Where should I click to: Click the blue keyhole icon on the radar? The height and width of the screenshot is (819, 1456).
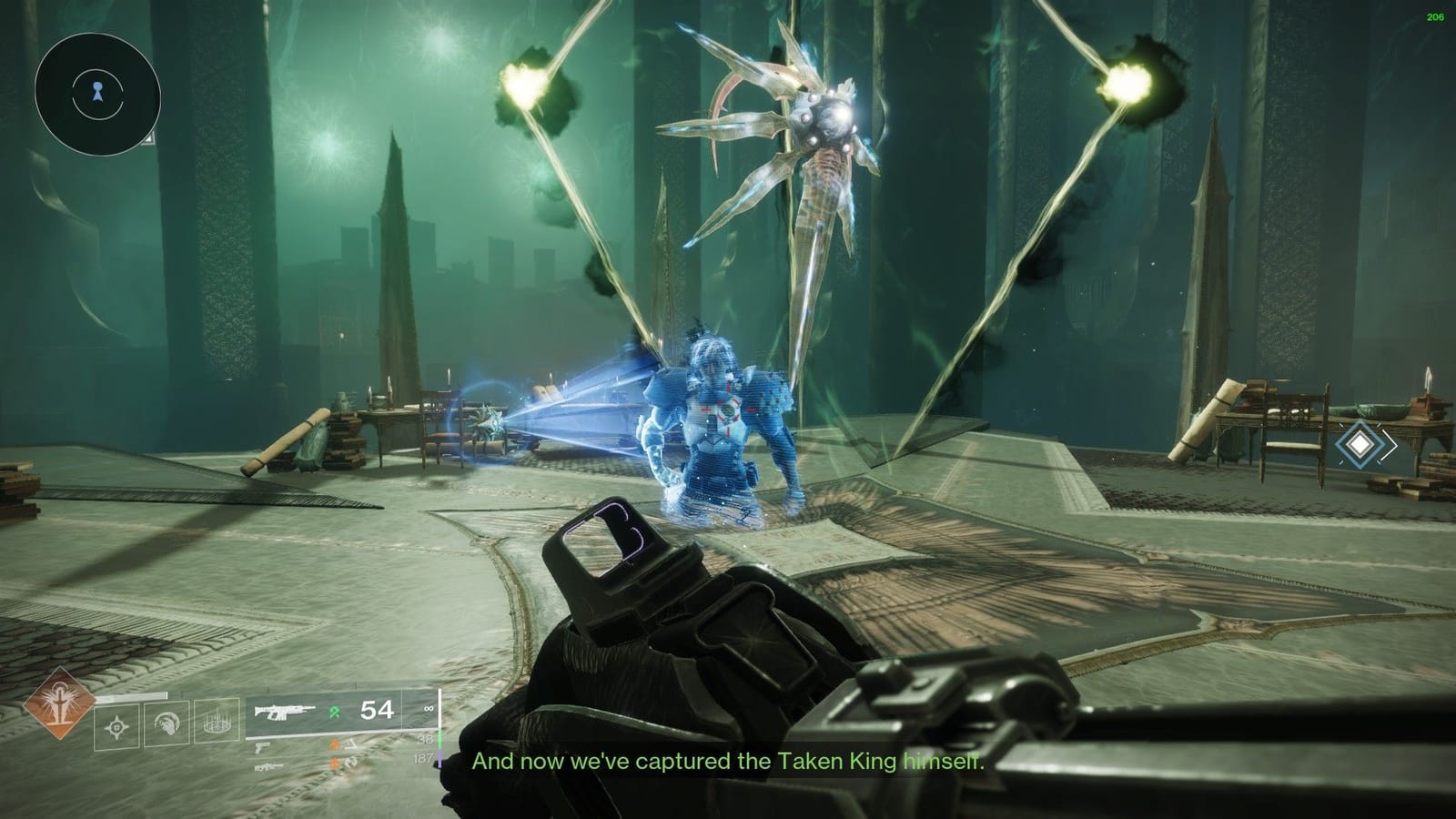click(97, 92)
